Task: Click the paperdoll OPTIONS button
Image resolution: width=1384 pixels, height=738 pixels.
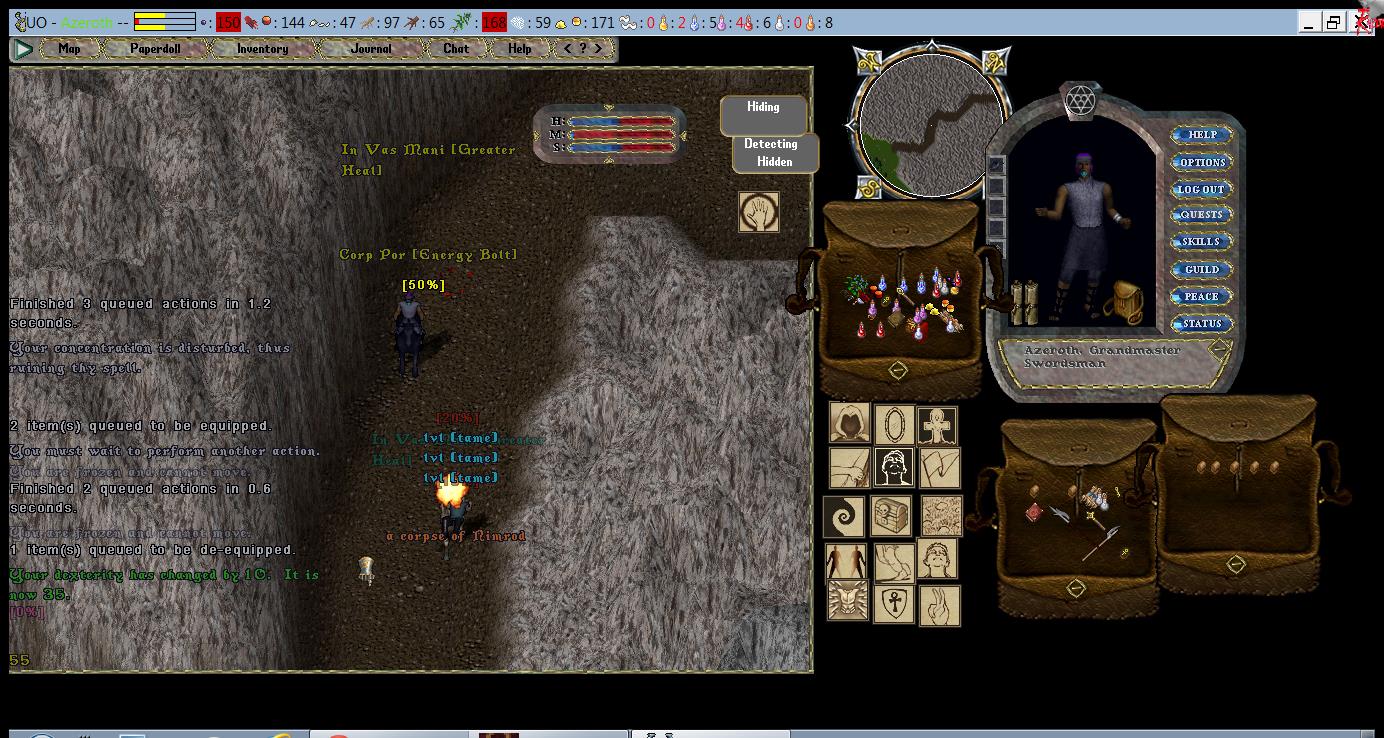Action: [1201, 162]
